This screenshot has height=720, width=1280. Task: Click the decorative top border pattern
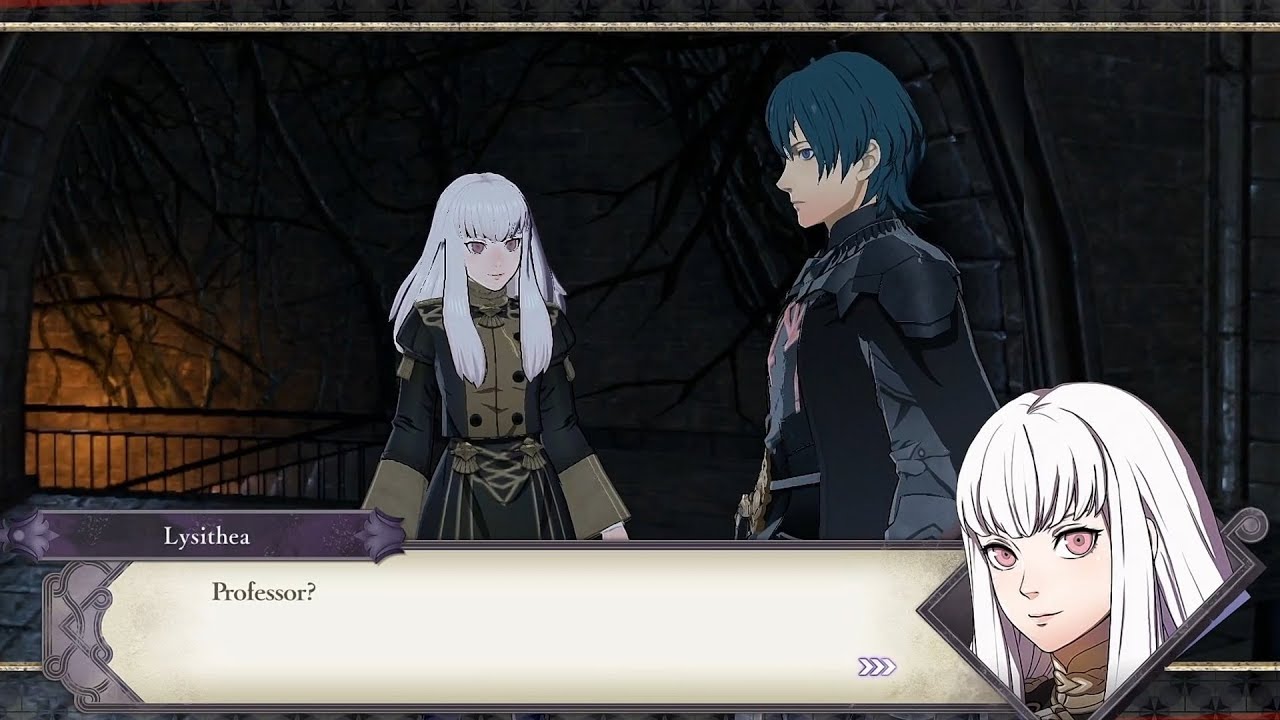pyautogui.click(x=640, y=10)
